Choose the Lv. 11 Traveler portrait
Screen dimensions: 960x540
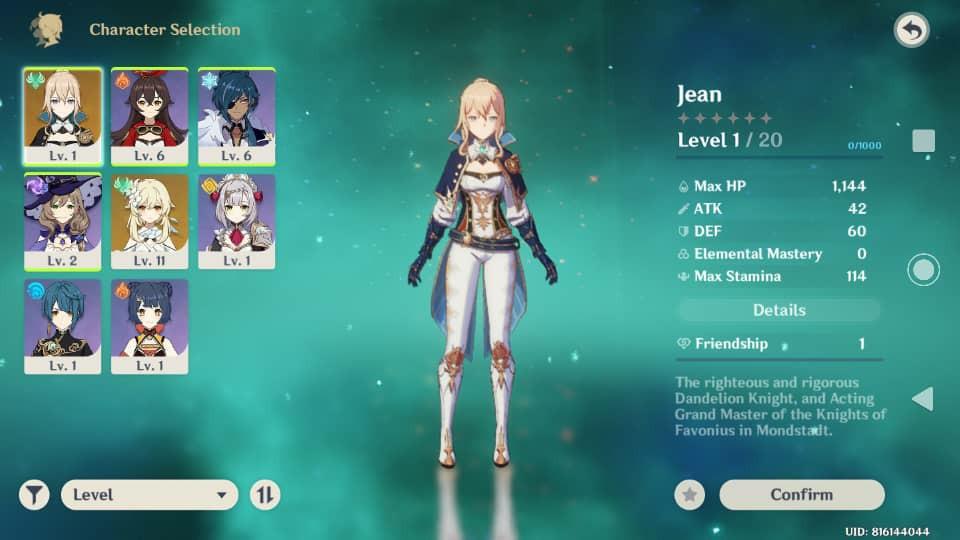[149, 220]
